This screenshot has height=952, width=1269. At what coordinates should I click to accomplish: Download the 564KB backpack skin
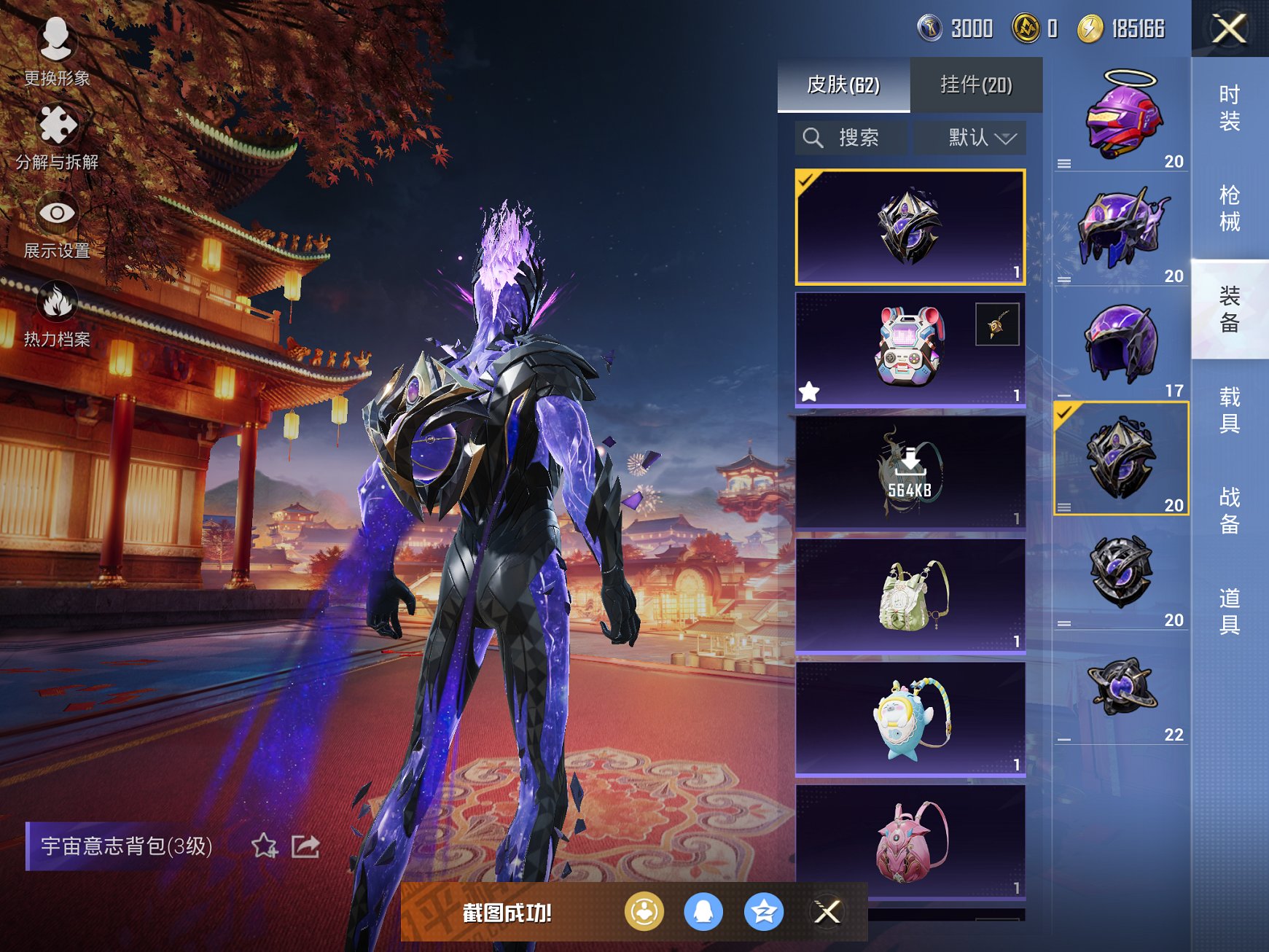910,472
